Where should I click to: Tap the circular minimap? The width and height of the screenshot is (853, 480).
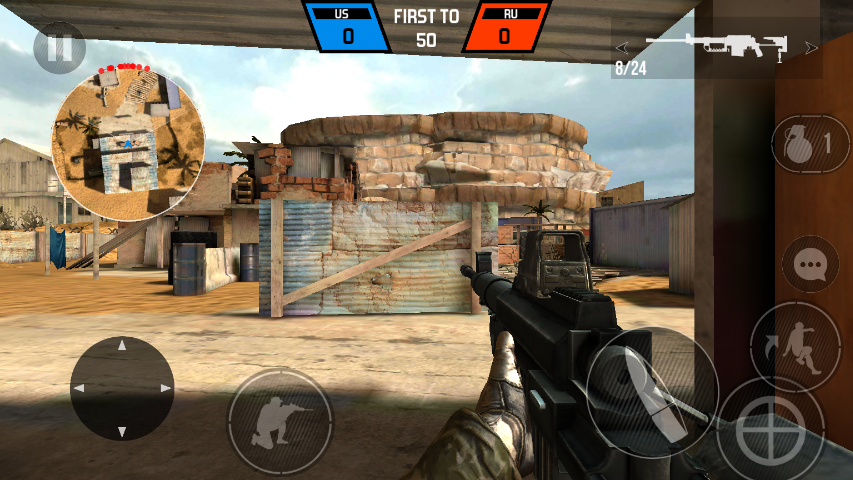point(128,143)
